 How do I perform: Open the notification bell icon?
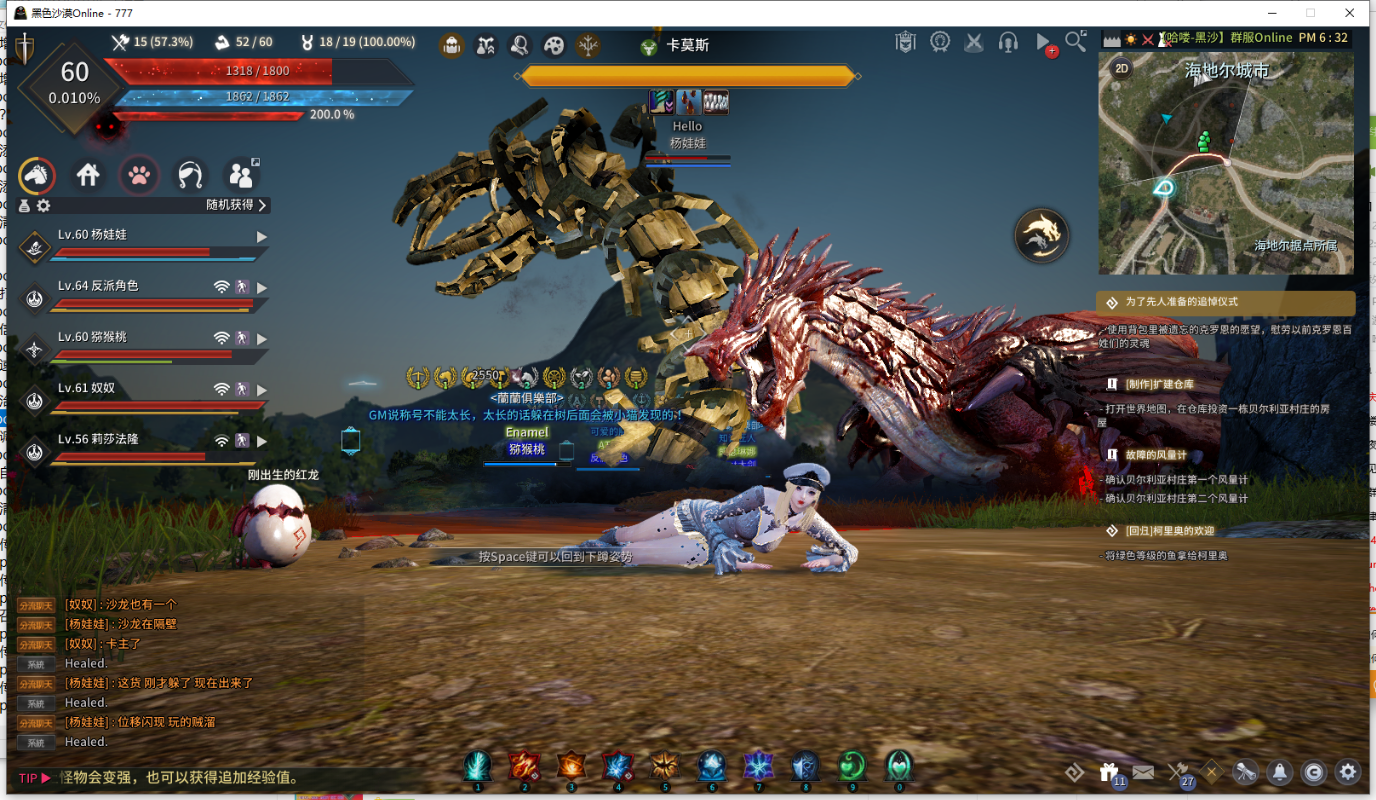pyautogui.click(x=1279, y=772)
